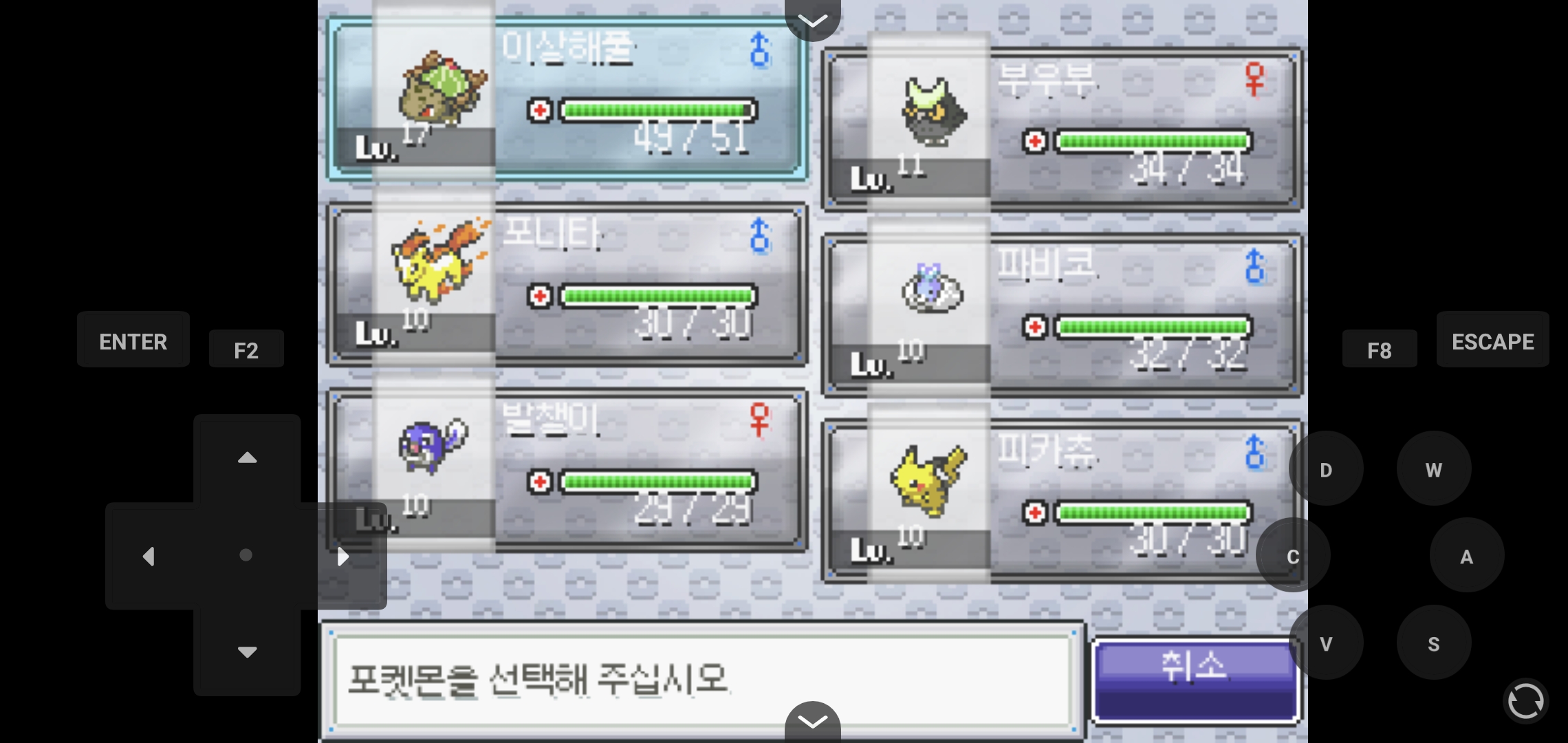This screenshot has width=1568, height=743.
Task: Tap the emulator ESCAPE overlay button
Action: 1492,340
